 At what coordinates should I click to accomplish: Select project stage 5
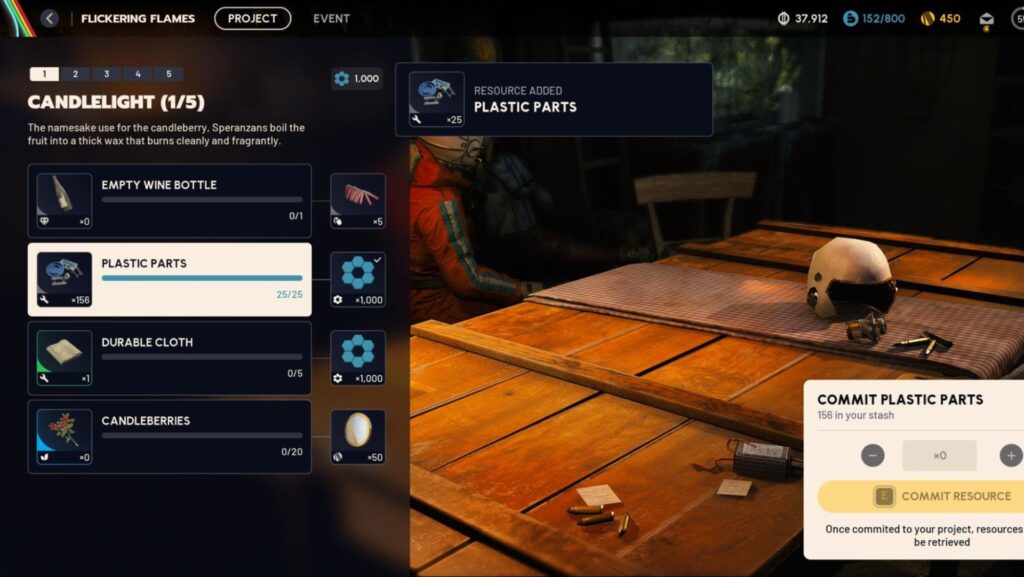[169, 74]
